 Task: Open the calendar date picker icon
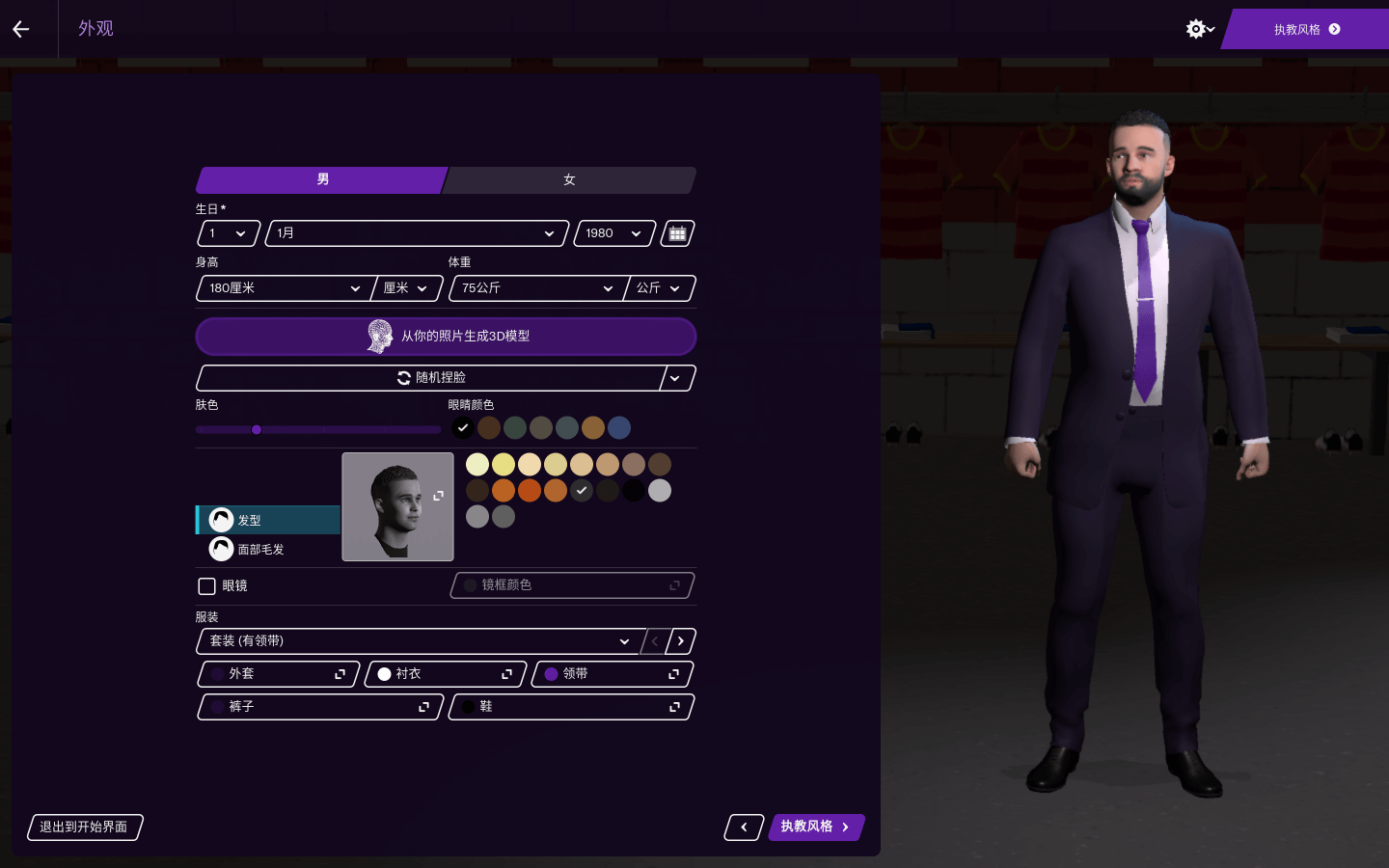tap(677, 233)
